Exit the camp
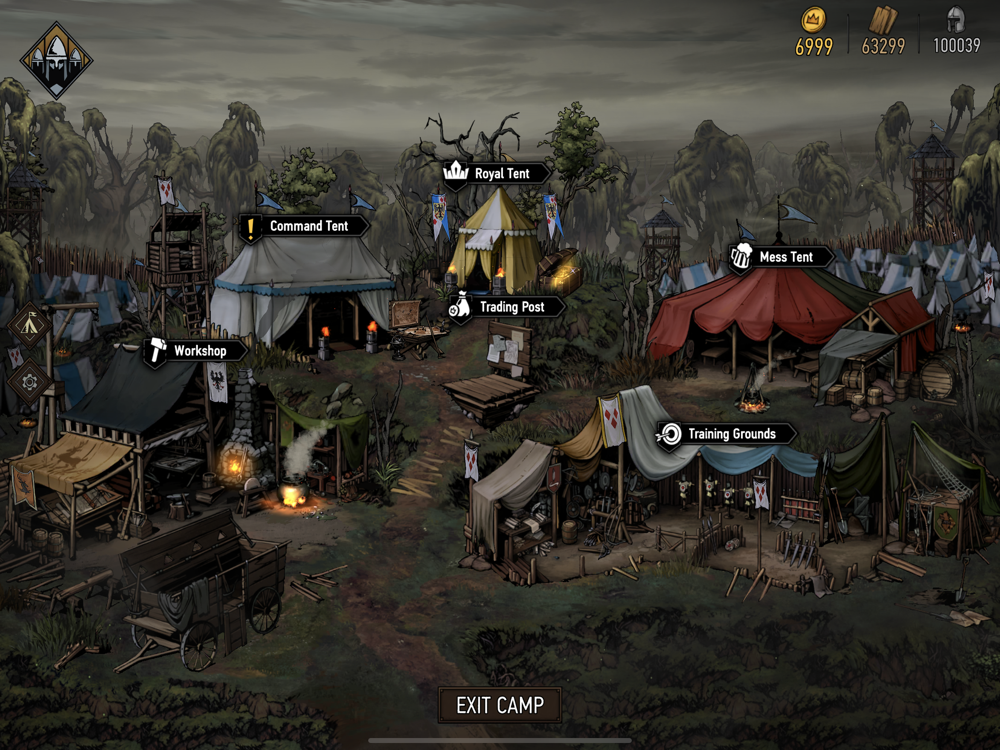The width and height of the screenshot is (1000, 750). click(500, 705)
